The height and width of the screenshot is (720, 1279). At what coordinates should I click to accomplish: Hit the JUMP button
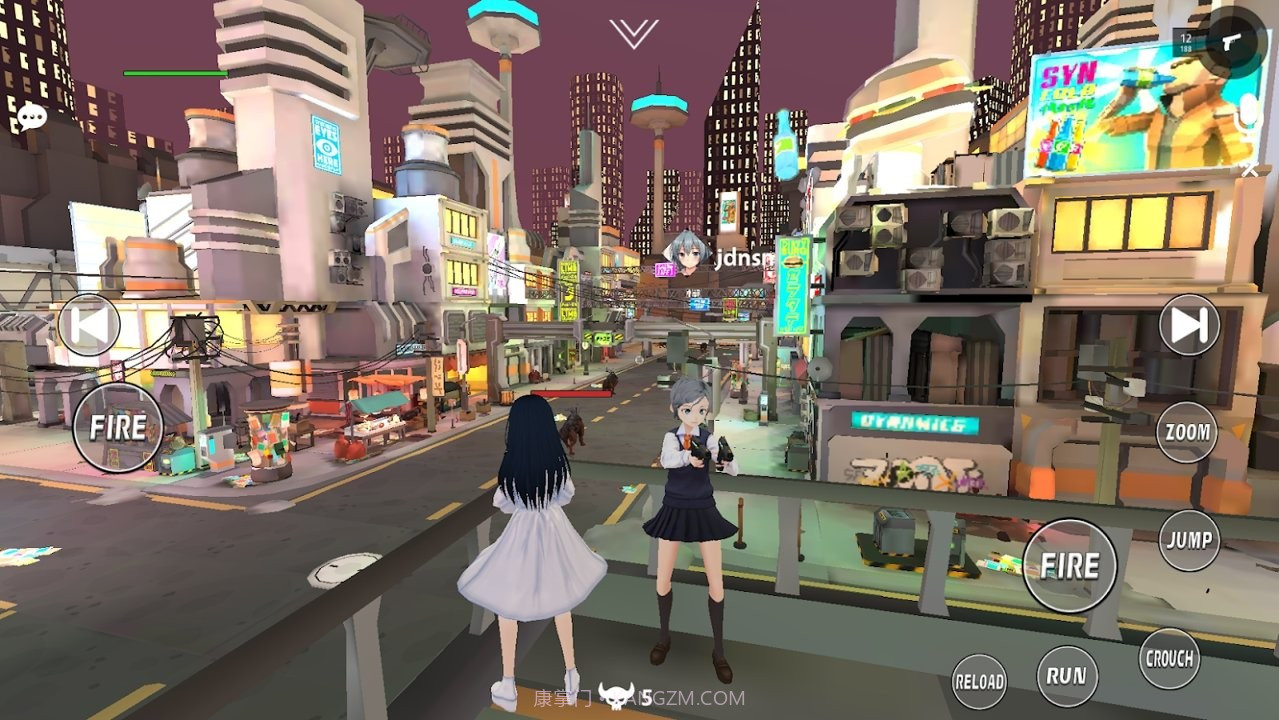(1189, 540)
